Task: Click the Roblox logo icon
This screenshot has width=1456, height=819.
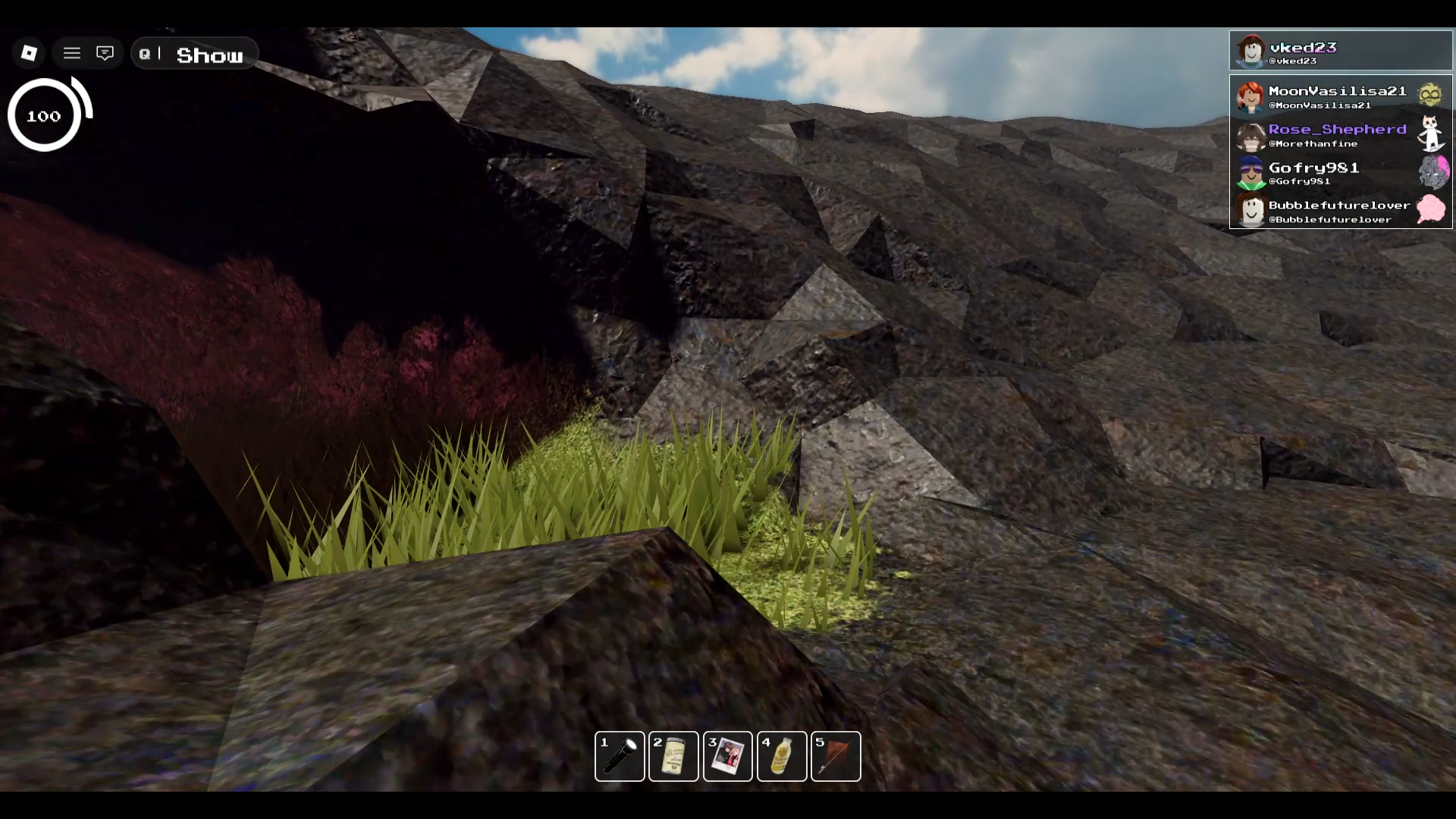Action: tap(28, 52)
